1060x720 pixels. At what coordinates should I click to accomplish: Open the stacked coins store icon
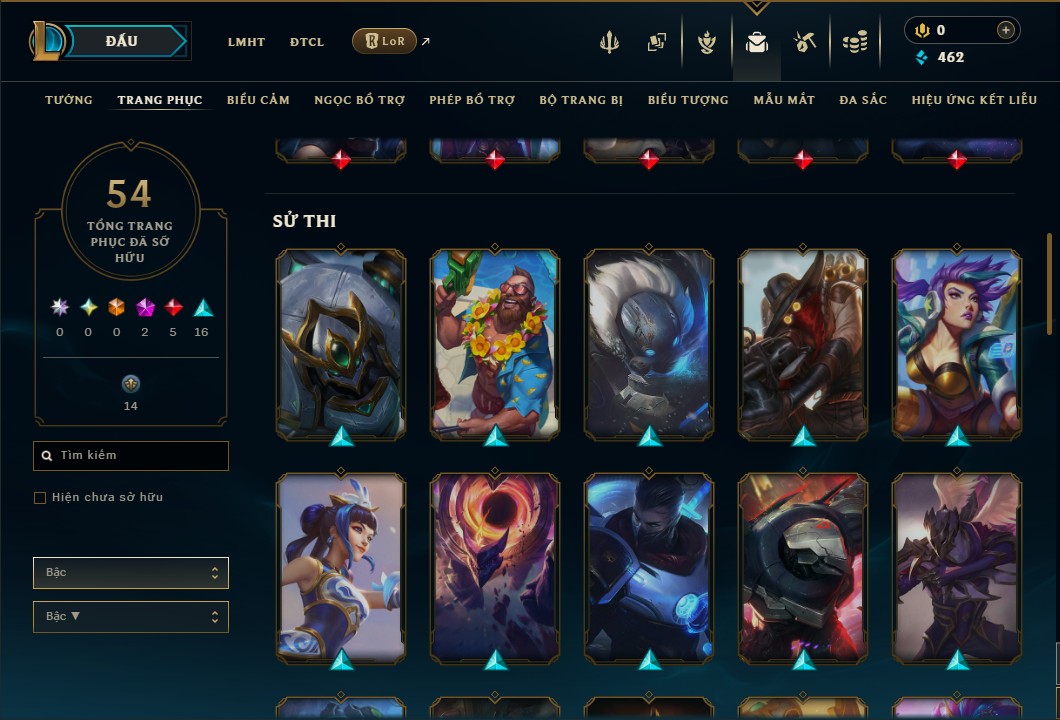coord(854,42)
